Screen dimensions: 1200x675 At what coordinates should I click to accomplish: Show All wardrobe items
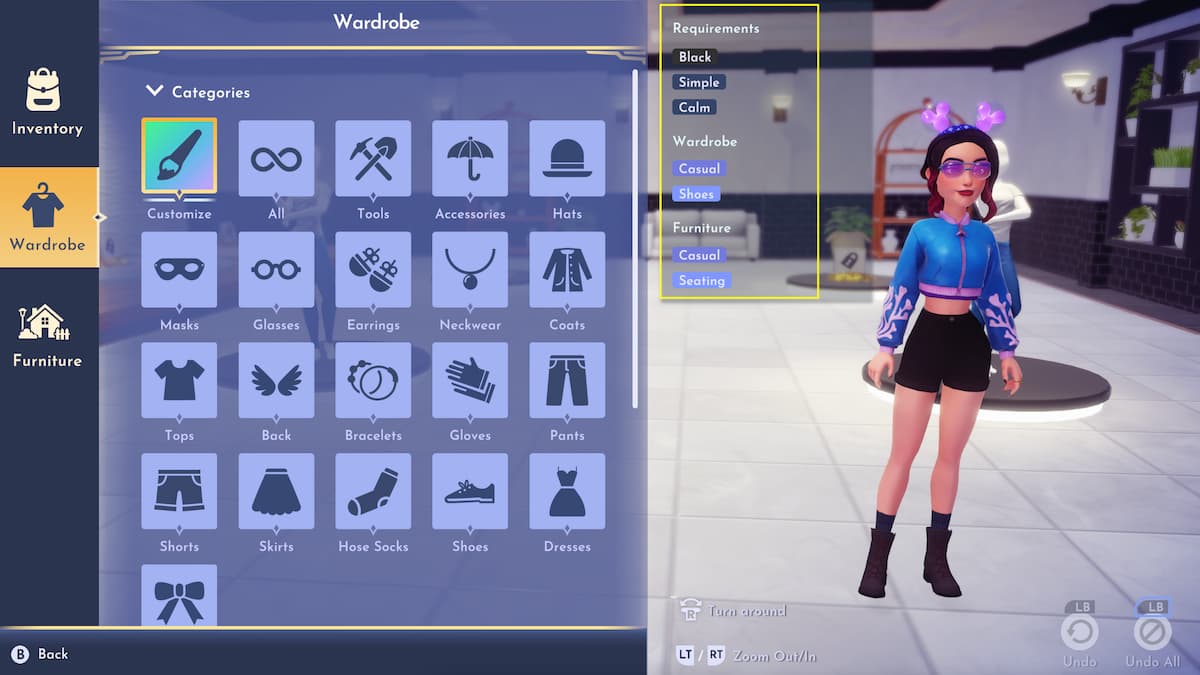pyautogui.click(x=276, y=158)
